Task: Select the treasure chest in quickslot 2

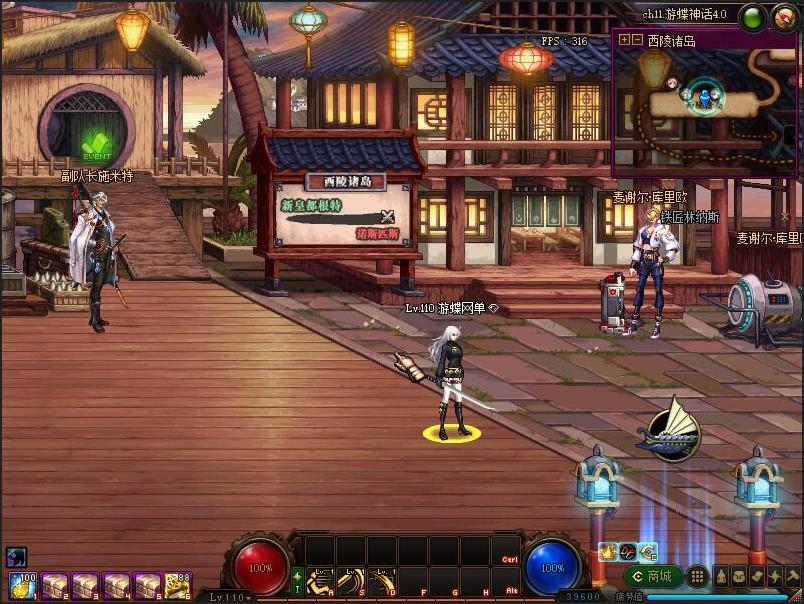Action: click(x=54, y=585)
